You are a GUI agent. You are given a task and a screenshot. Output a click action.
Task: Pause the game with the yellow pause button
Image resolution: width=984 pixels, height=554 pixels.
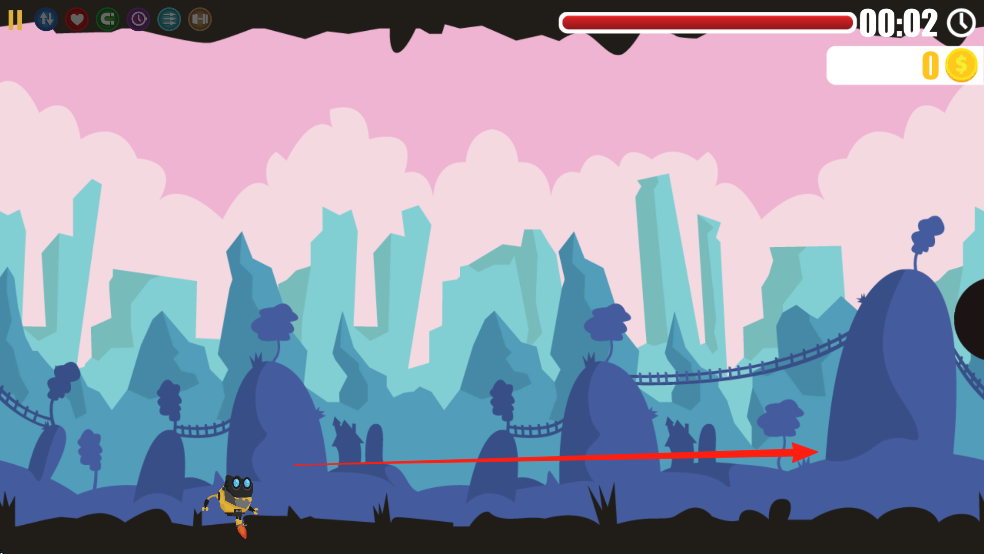pos(15,20)
